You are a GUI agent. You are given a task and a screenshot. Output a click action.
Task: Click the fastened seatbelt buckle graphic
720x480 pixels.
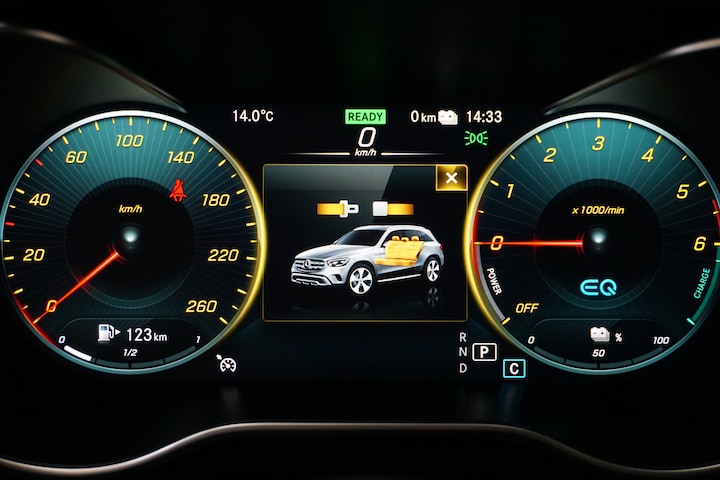340,209
